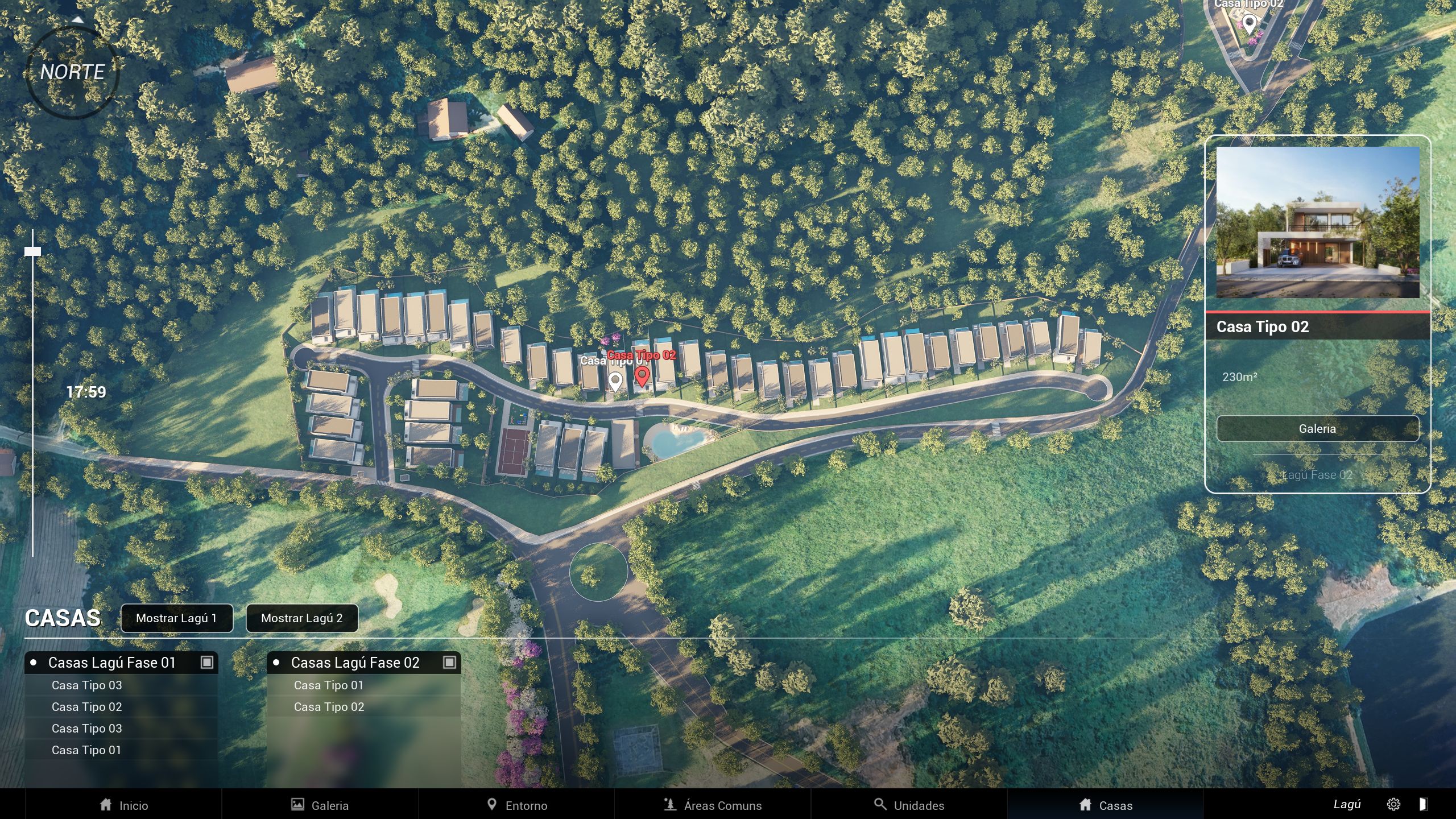Select Casa Tipo 02 under Fase 01 list

(x=86, y=707)
